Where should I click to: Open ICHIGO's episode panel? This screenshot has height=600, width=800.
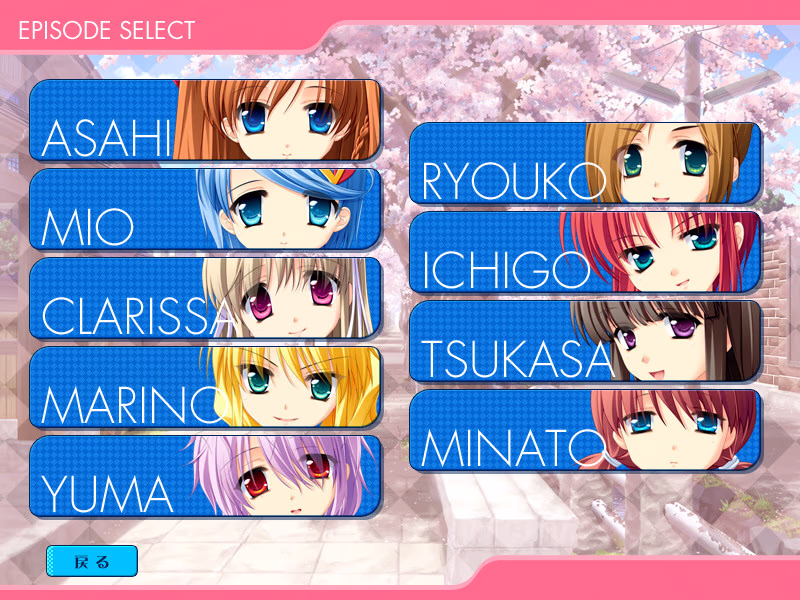point(585,252)
